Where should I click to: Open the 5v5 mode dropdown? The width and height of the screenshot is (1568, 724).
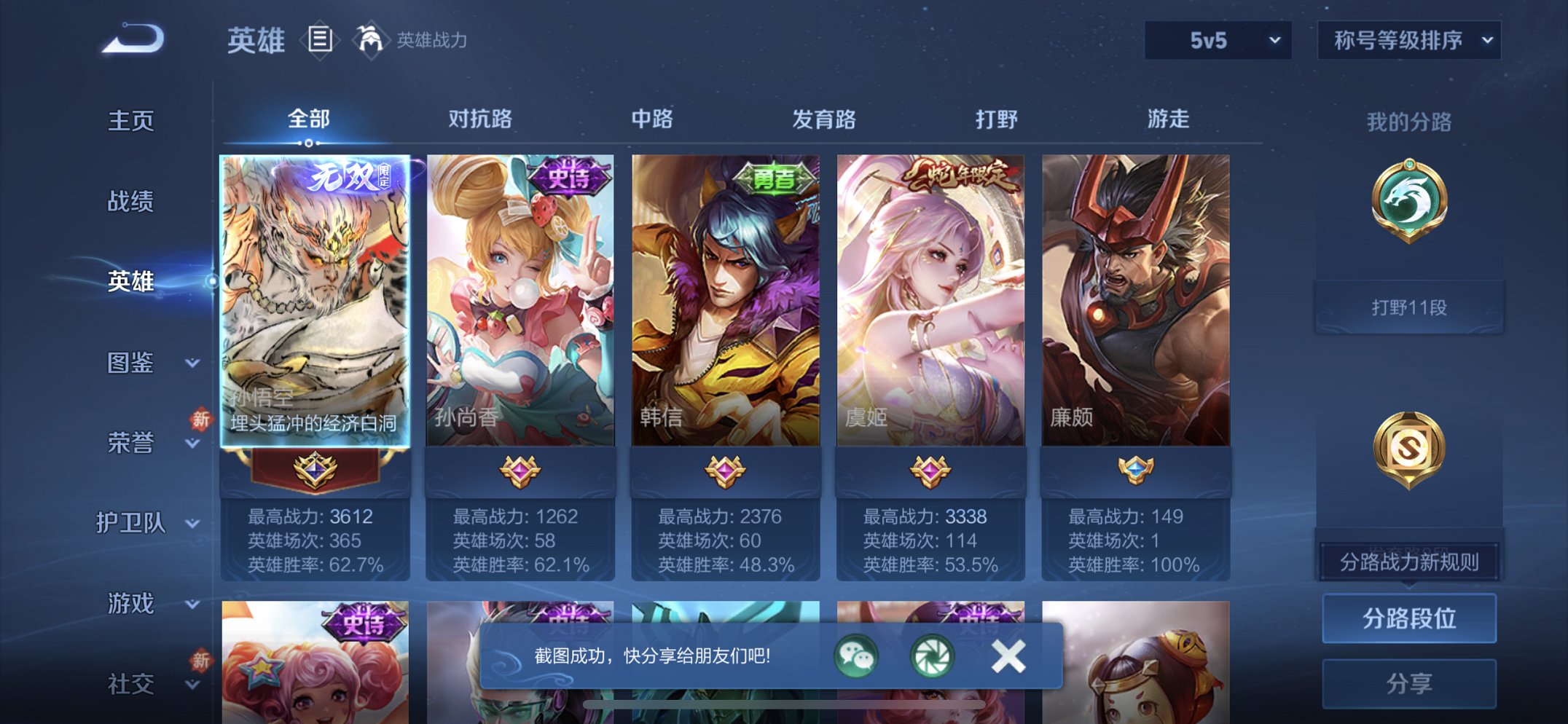[1217, 42]
